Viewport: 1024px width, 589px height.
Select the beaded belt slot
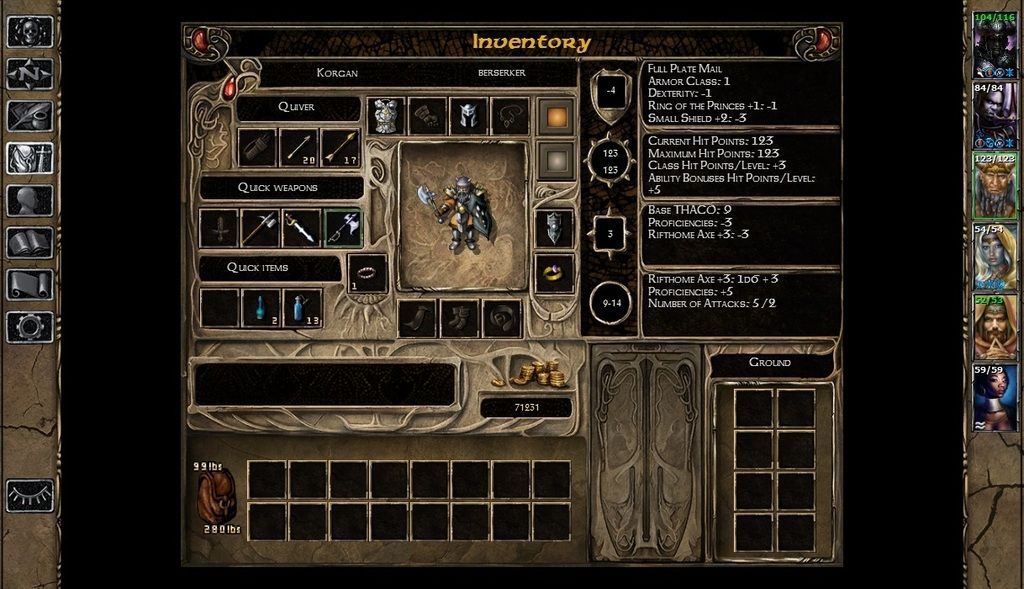pyautogui.click(x=367, y=272)
